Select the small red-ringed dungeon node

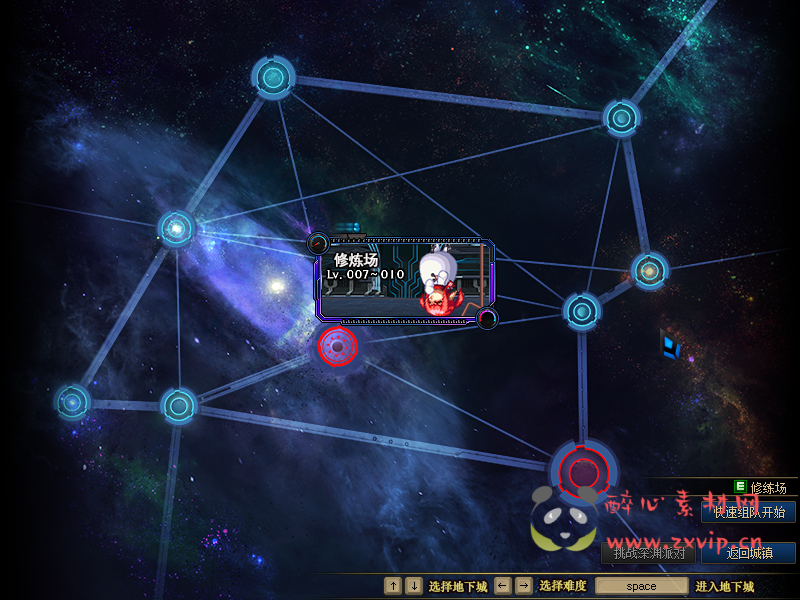(338, 347)
